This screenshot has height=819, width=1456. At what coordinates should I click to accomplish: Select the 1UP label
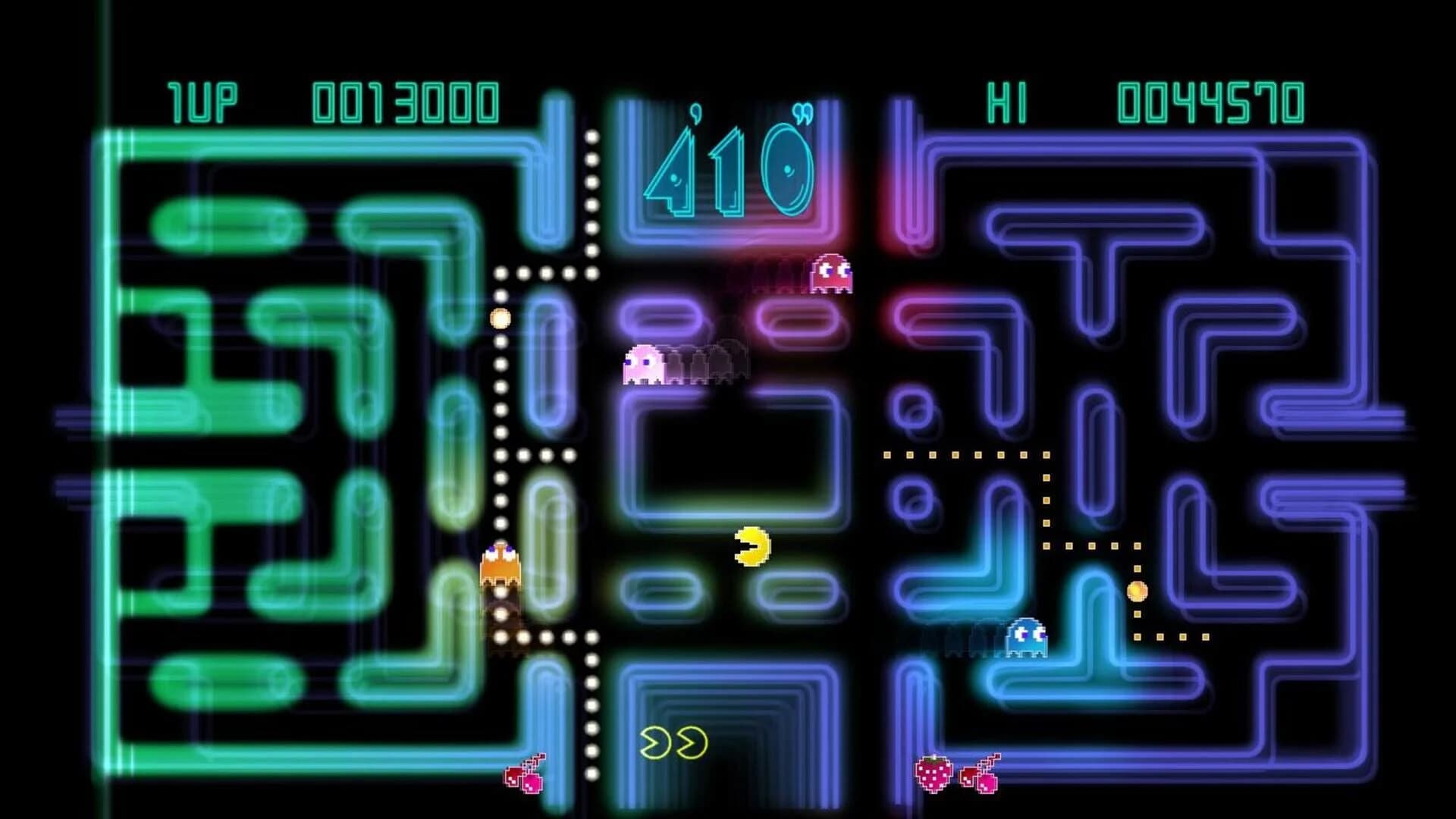(205, 99)
